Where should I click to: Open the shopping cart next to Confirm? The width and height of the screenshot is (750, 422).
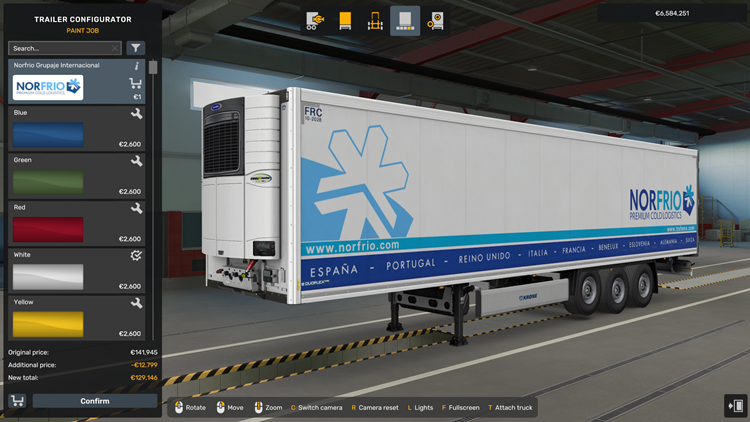pos(17,401)
